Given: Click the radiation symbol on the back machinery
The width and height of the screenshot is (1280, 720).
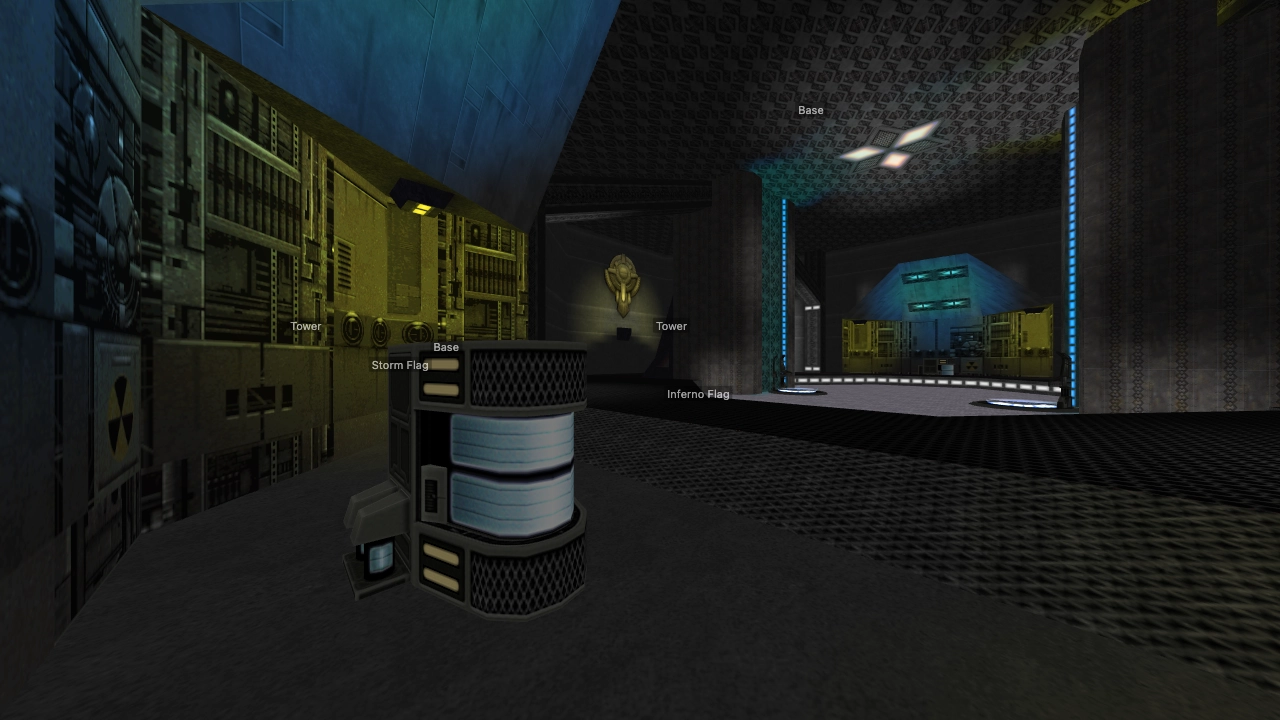Looking at the screenshot, I should 971,365.
